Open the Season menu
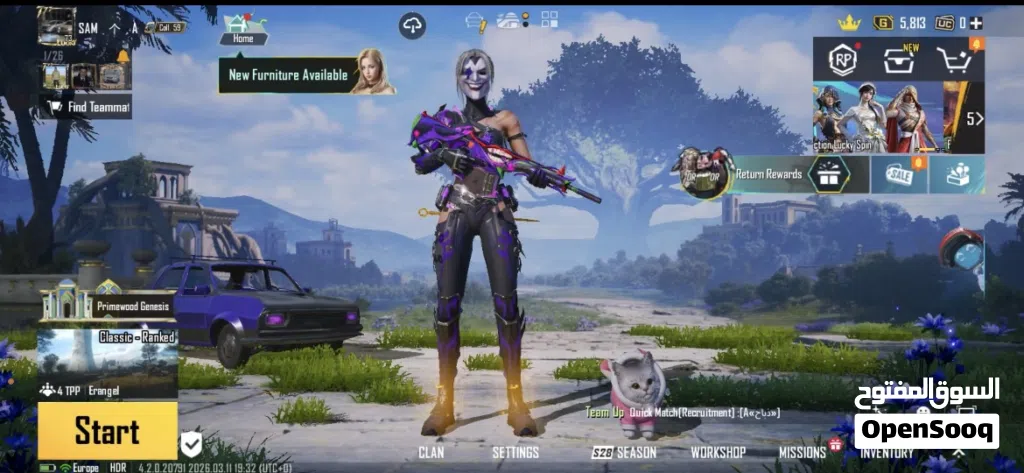Image resolution: width=1024 pixels, height=473 pixels. pyautogui.click(x=624, y=453)
